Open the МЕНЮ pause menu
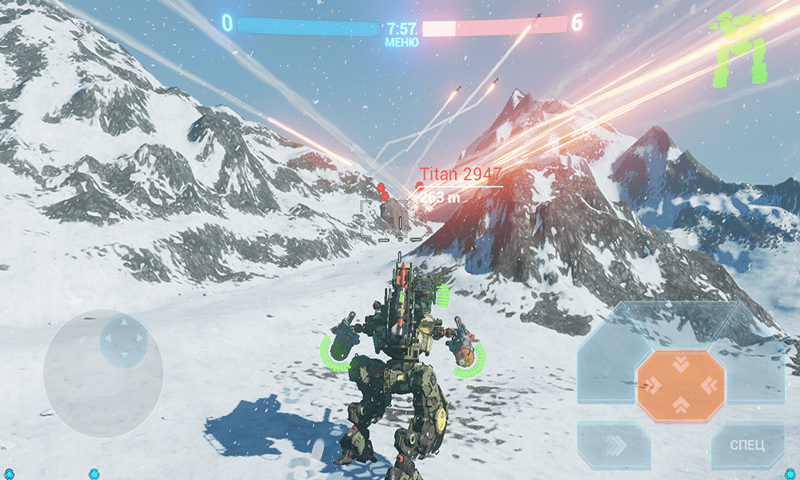Image resolution: width=800 pixels, height=480 pixels. click(401, 43)
